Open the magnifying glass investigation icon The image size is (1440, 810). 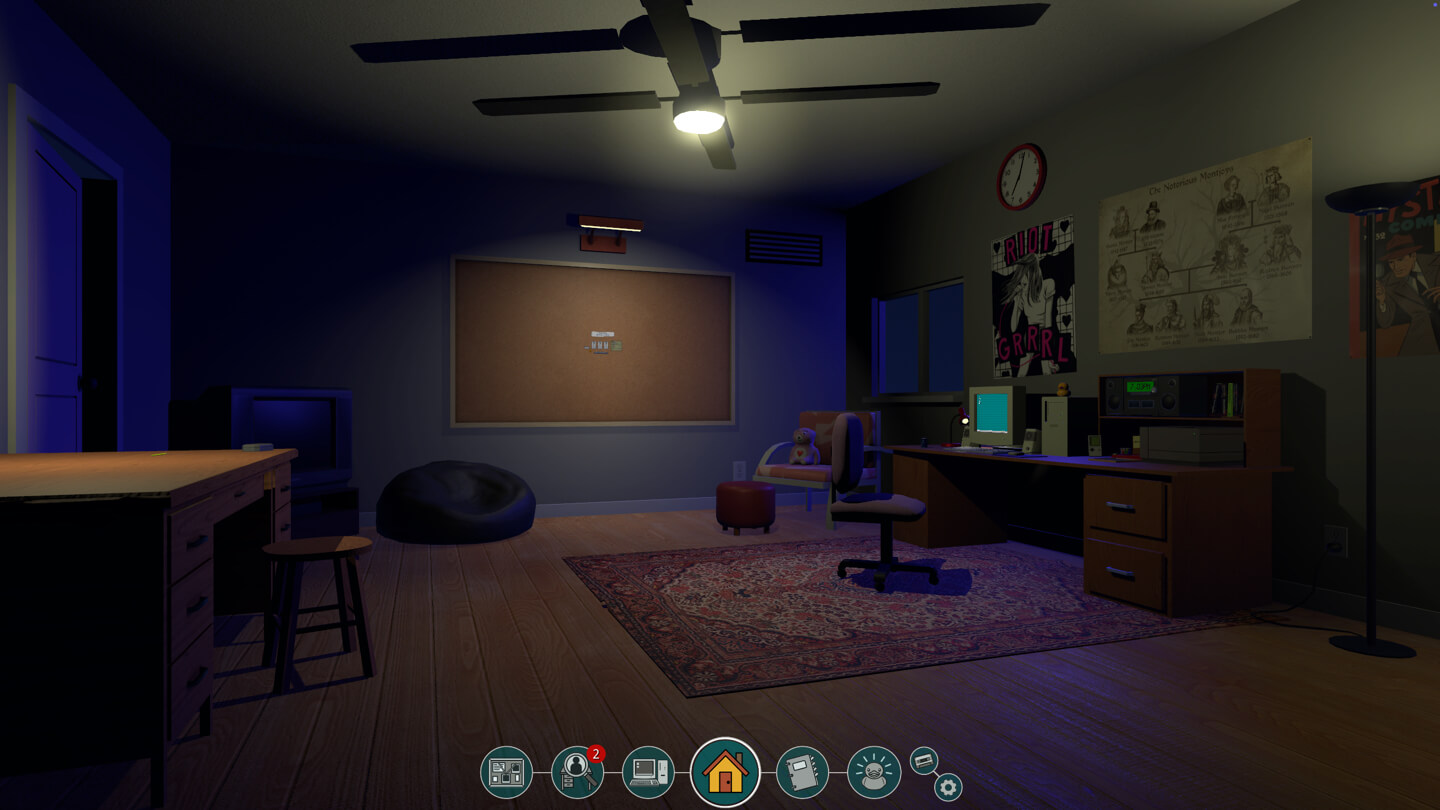click(577, 772)
